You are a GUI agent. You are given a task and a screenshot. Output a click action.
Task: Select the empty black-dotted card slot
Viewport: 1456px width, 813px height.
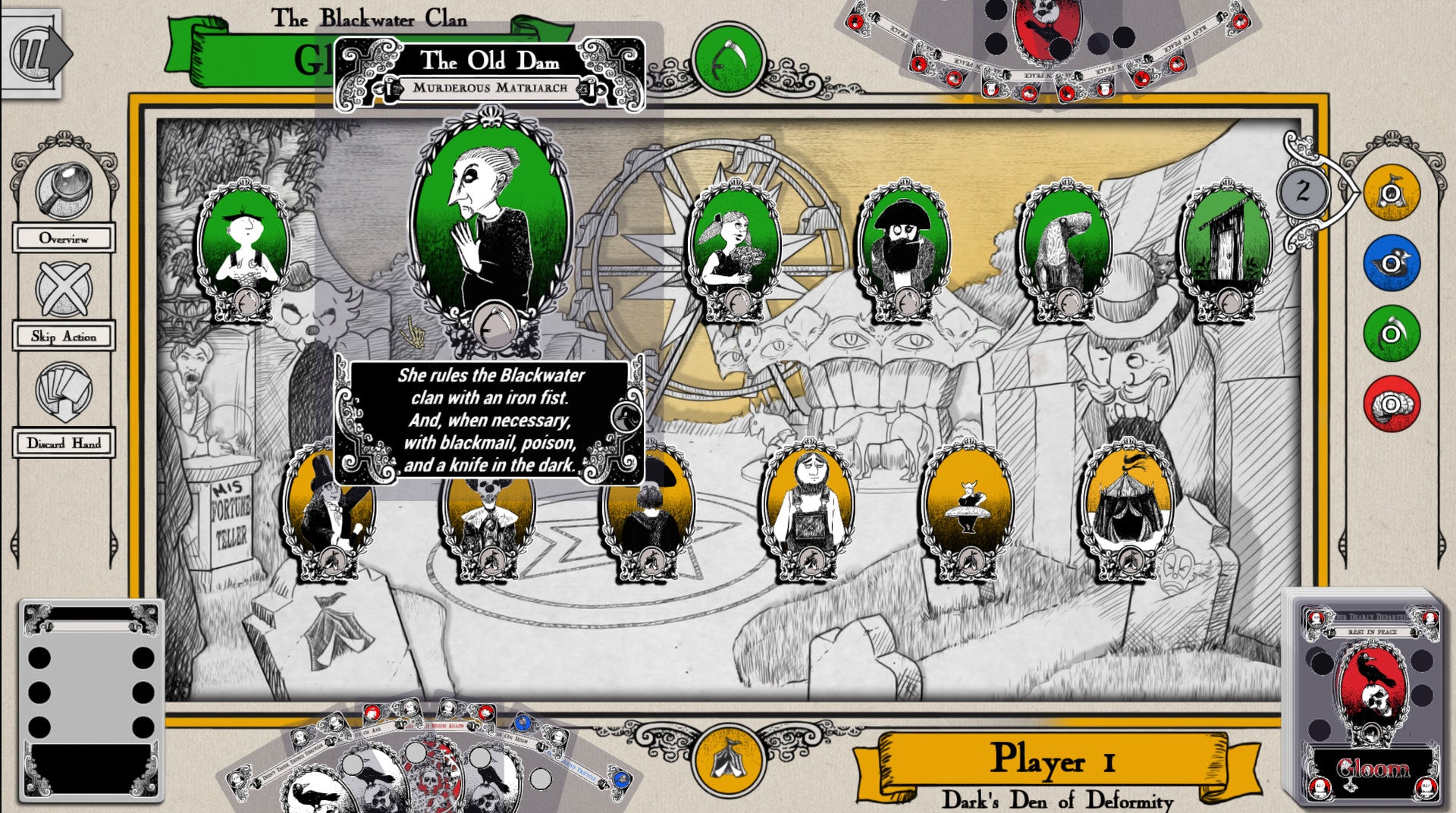(91, 699)
